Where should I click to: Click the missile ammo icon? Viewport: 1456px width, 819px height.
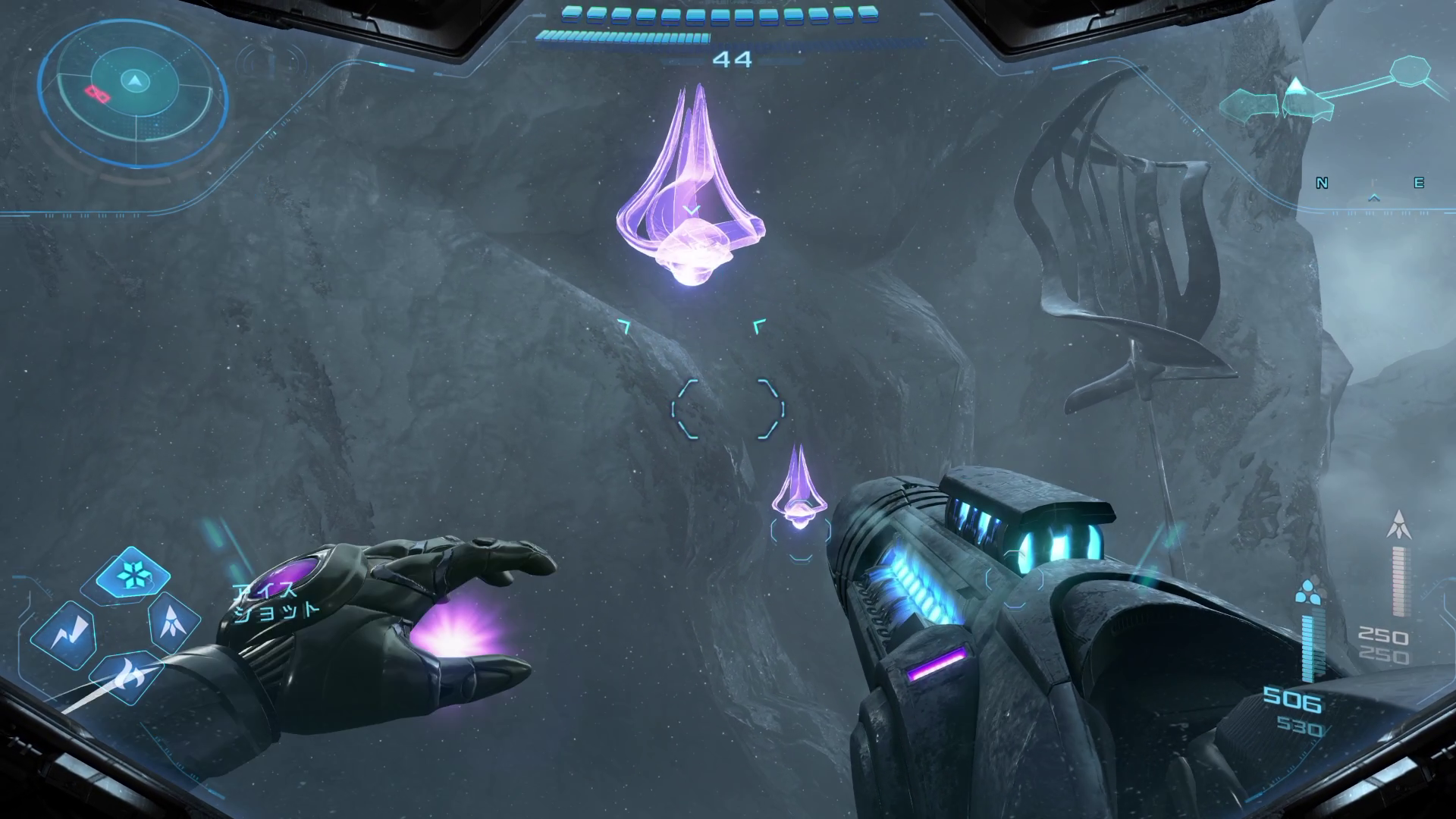(1399, 526)
